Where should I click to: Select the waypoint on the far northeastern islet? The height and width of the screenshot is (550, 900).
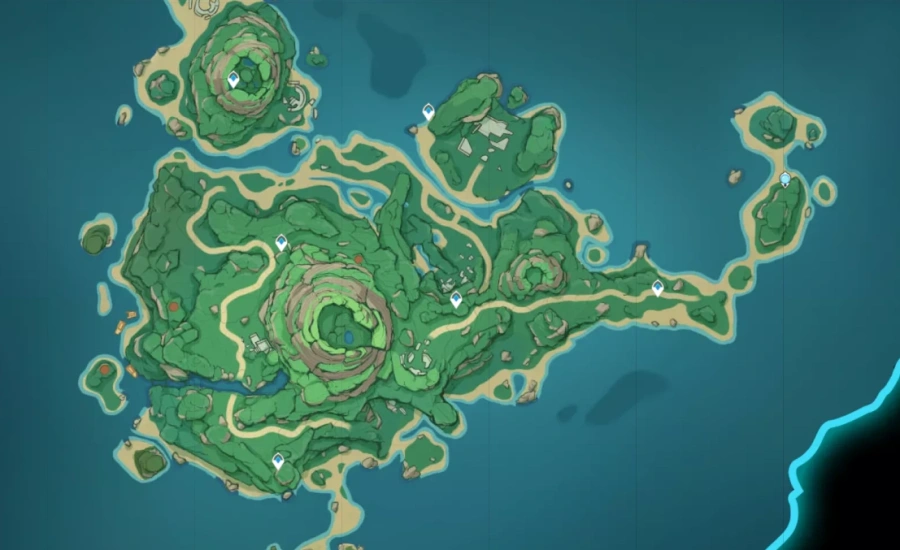786,179
